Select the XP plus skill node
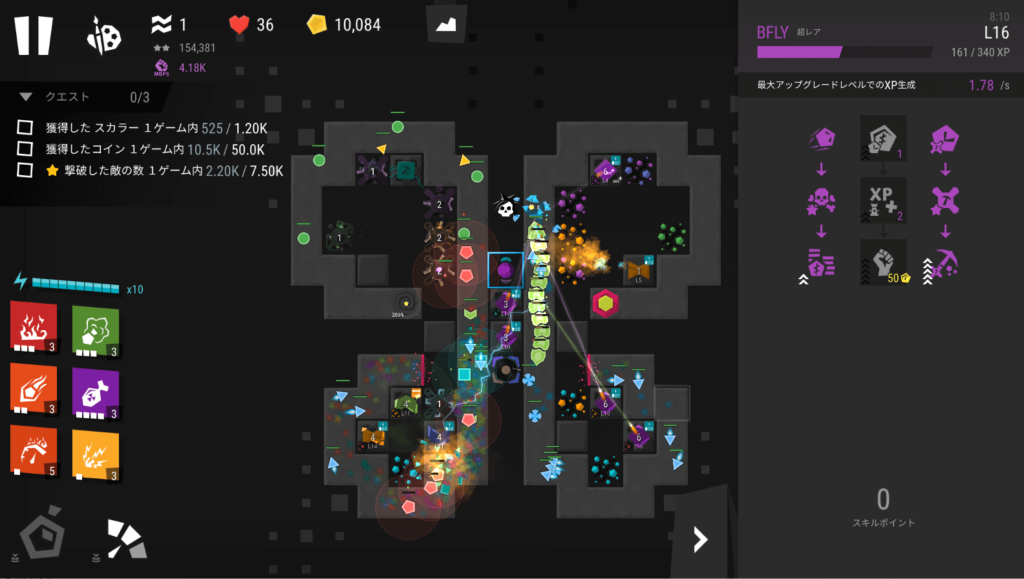The image size is (1024, 579). (883, 200)
